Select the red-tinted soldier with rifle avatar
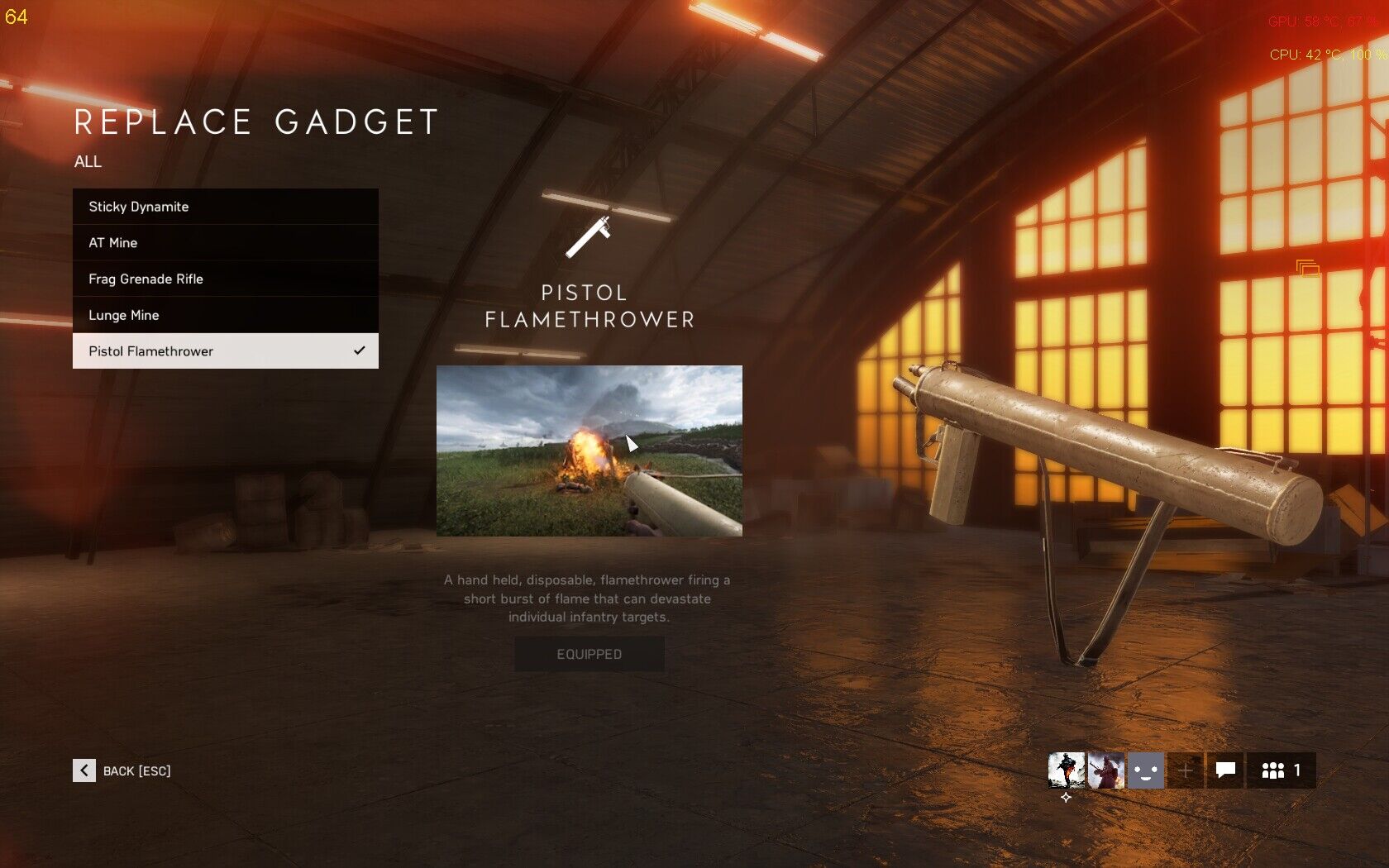 (x=1105, y=770)
